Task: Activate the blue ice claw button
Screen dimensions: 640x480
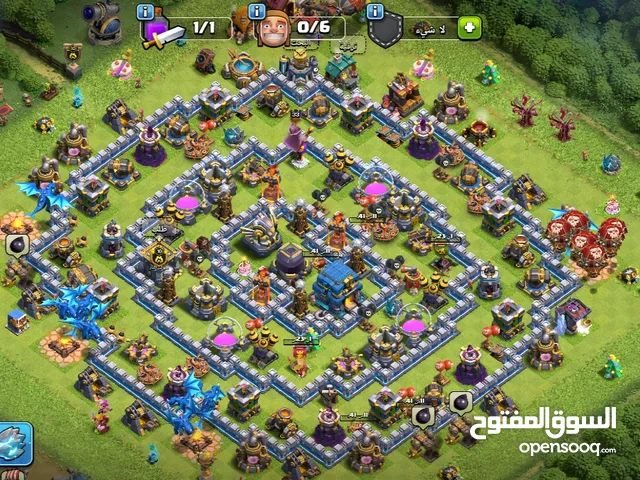Action: pos(15,444)
